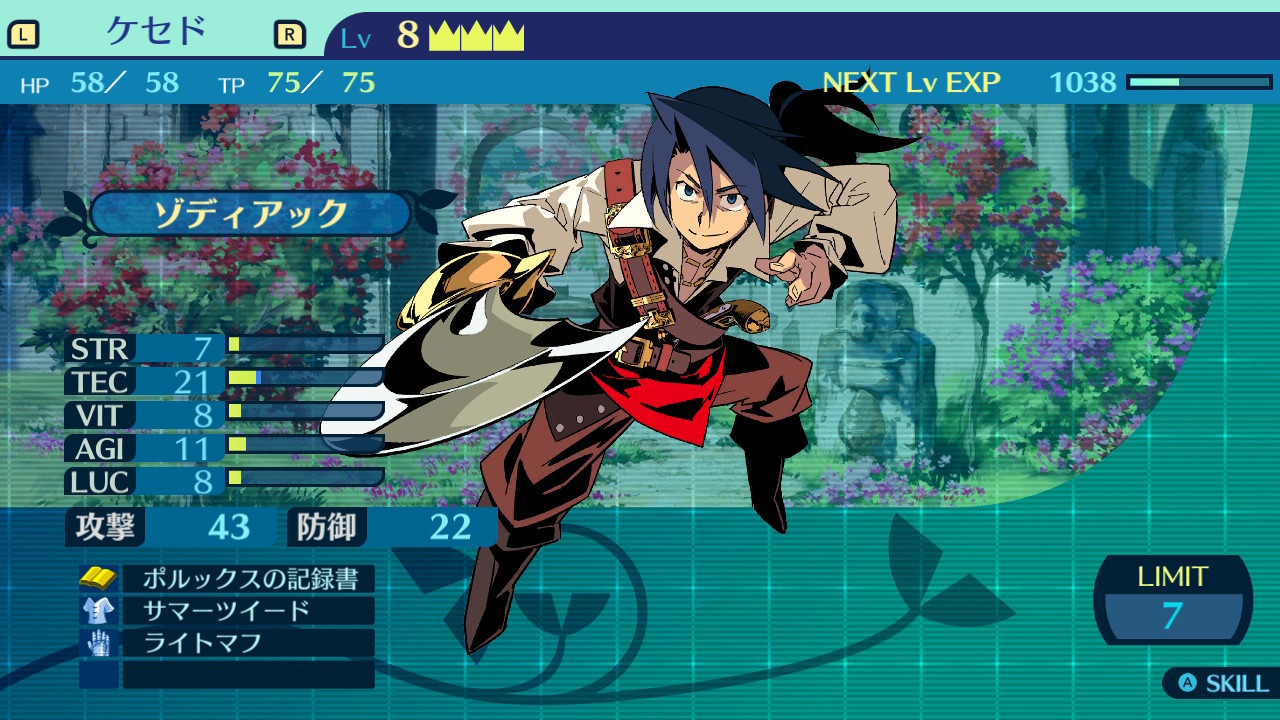Choose the ライトマフ glove slot
Screen dimensions: 1280x720
(x=247, y=643)
